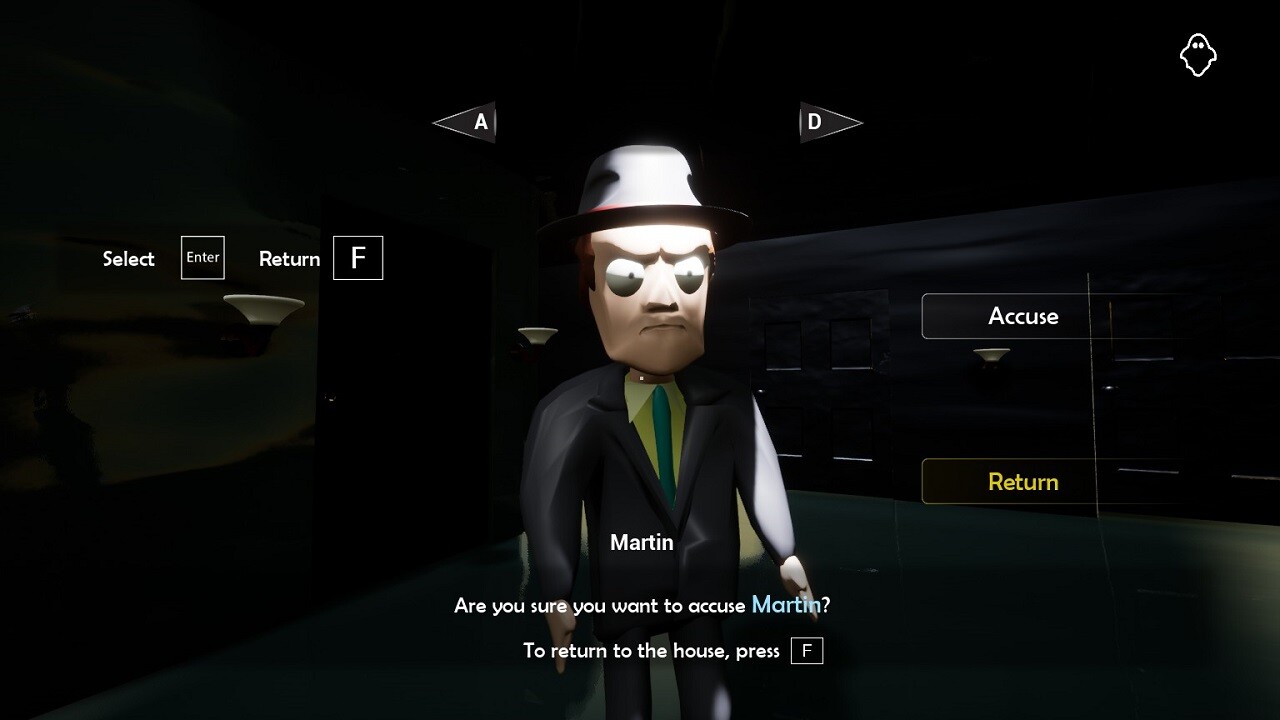Viewport: 1280px width, 720px height.
Task: Click the 'Enter' key icon beside Select
Action: point(202,257)
